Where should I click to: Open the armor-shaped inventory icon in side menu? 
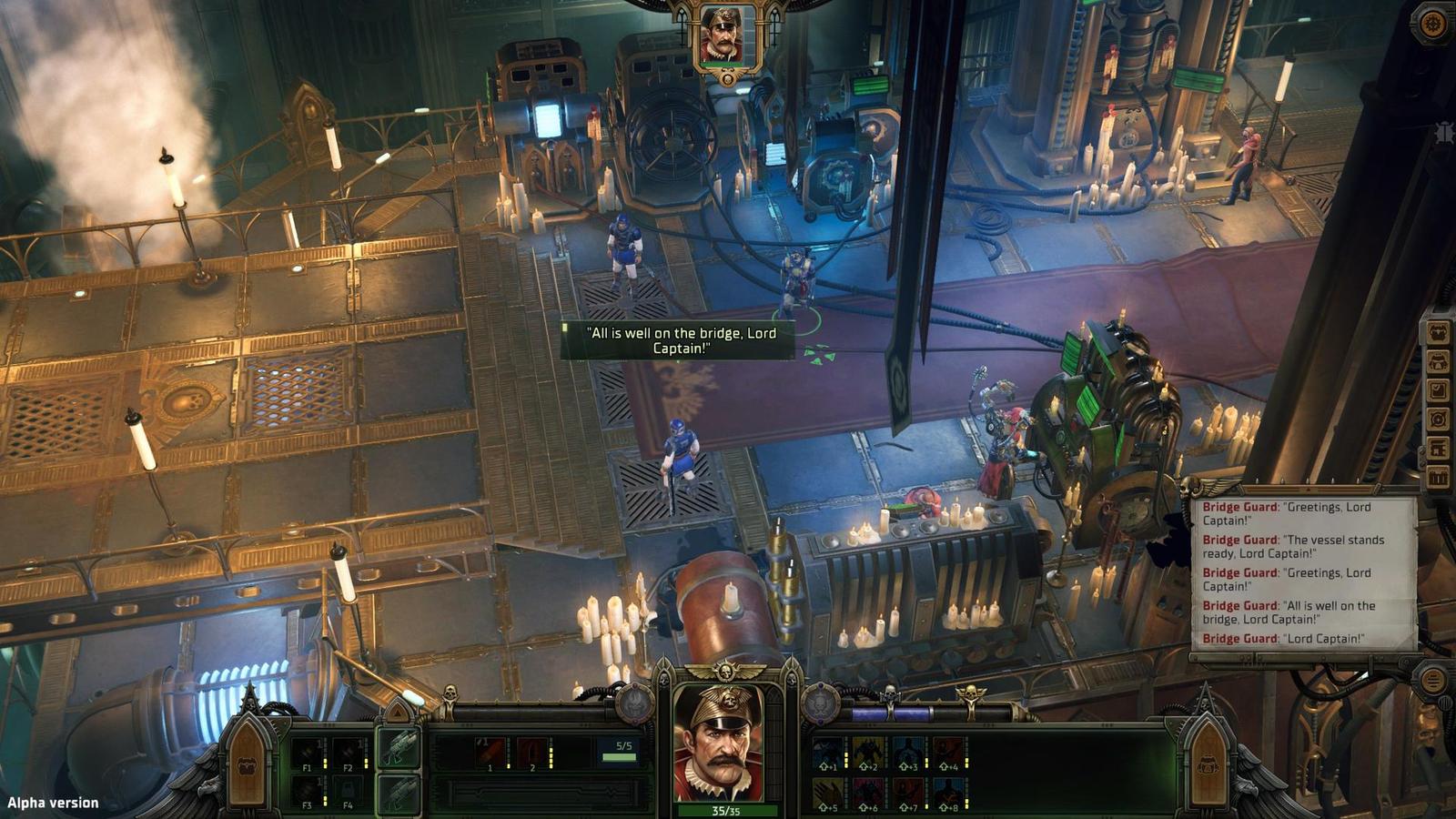click(1438, 361)
